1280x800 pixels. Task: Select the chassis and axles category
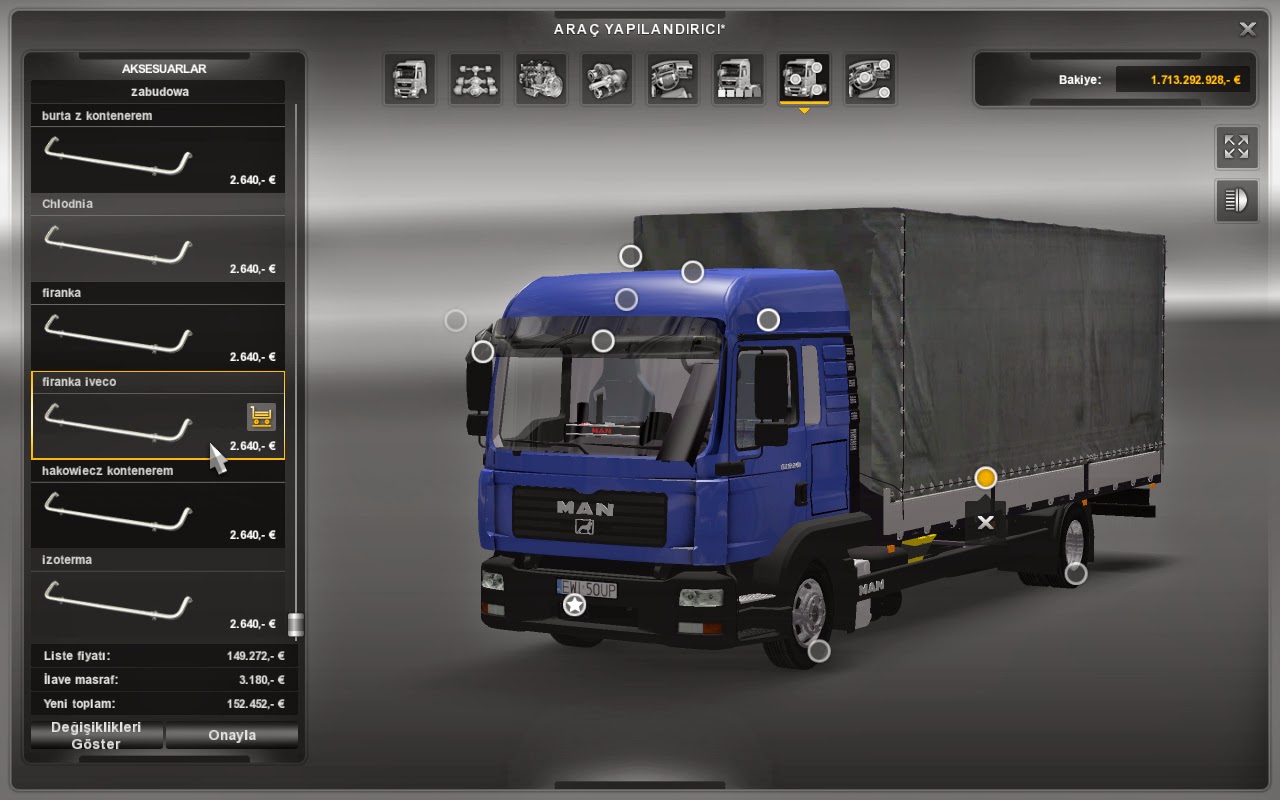tap(475, 78)
